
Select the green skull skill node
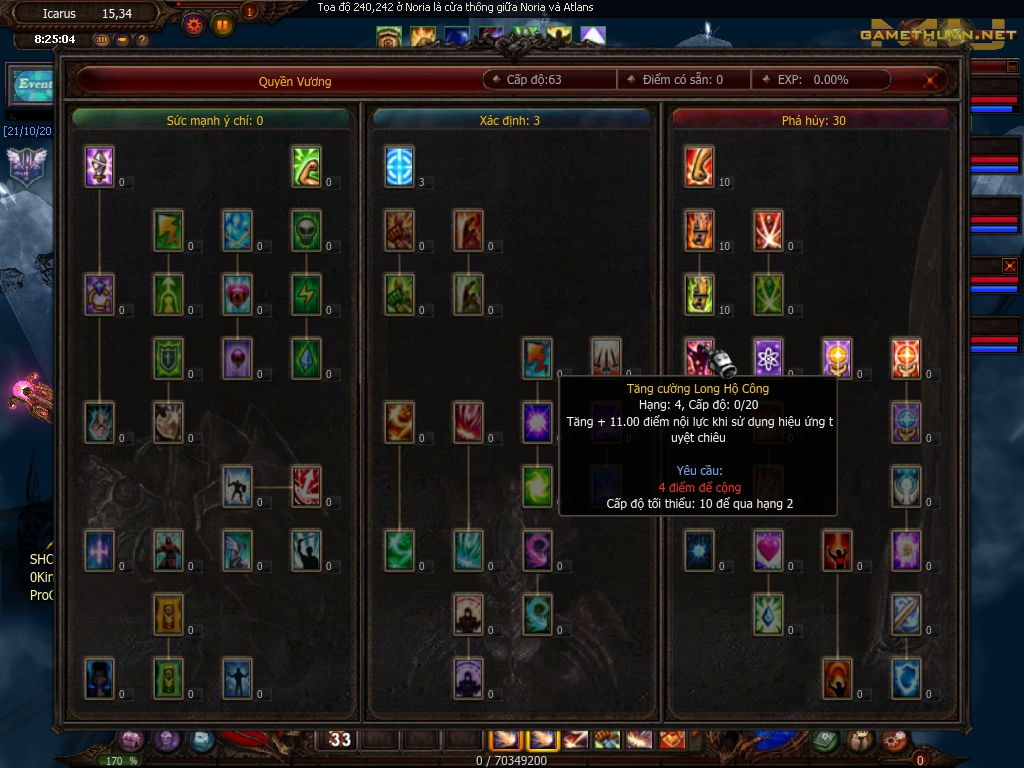(306, 230)
